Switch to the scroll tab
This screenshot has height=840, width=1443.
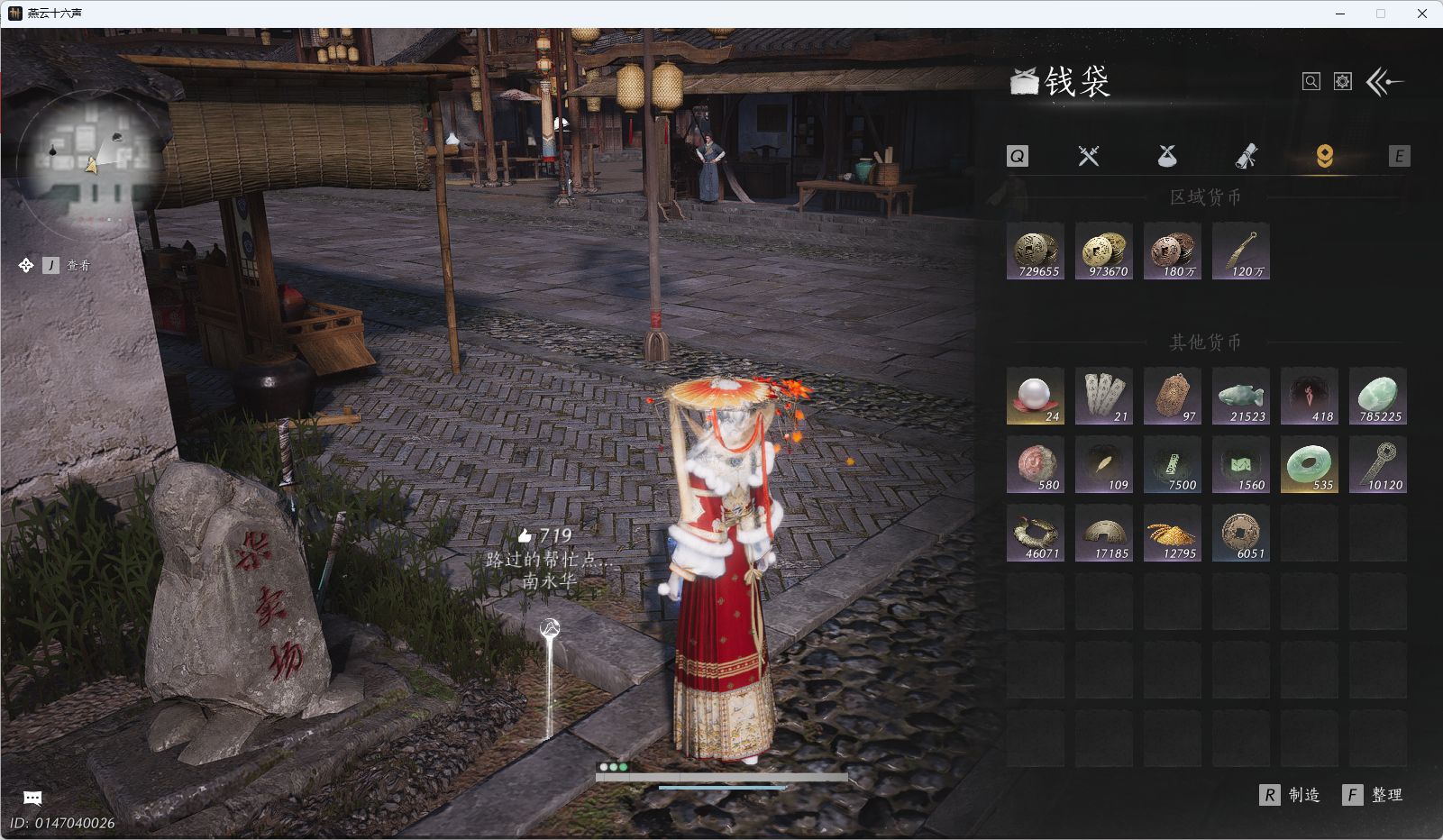point(1246,156)
